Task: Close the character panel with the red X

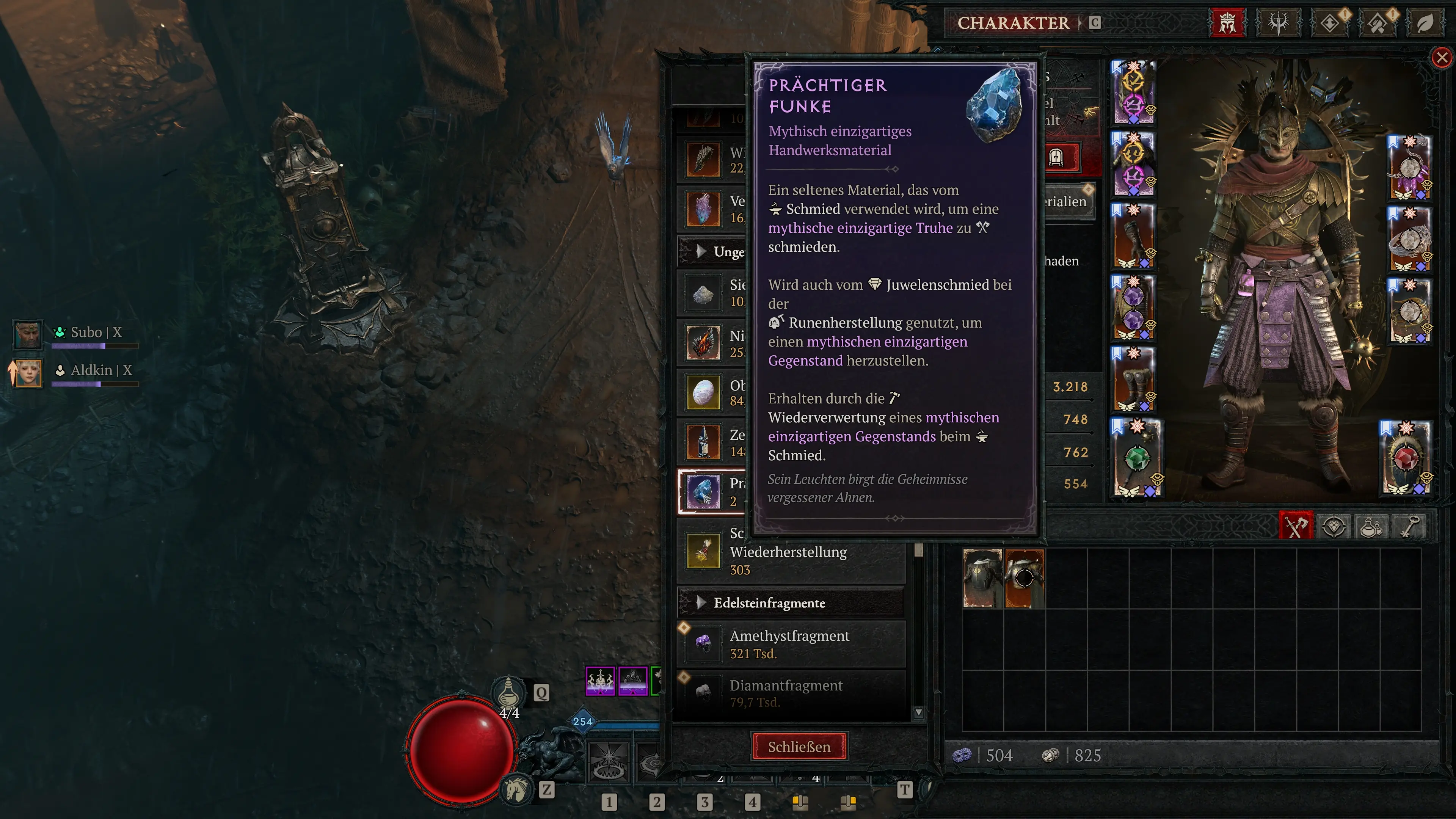Action: 1441,57
